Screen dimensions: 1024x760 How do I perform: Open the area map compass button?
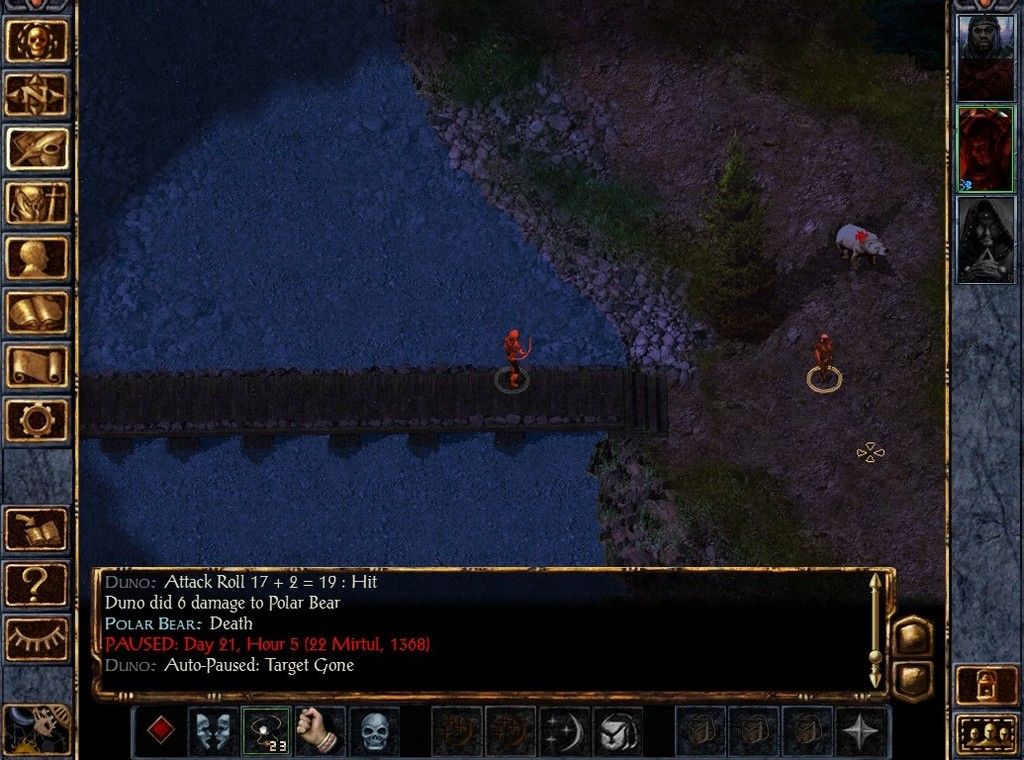pos(38,95)
